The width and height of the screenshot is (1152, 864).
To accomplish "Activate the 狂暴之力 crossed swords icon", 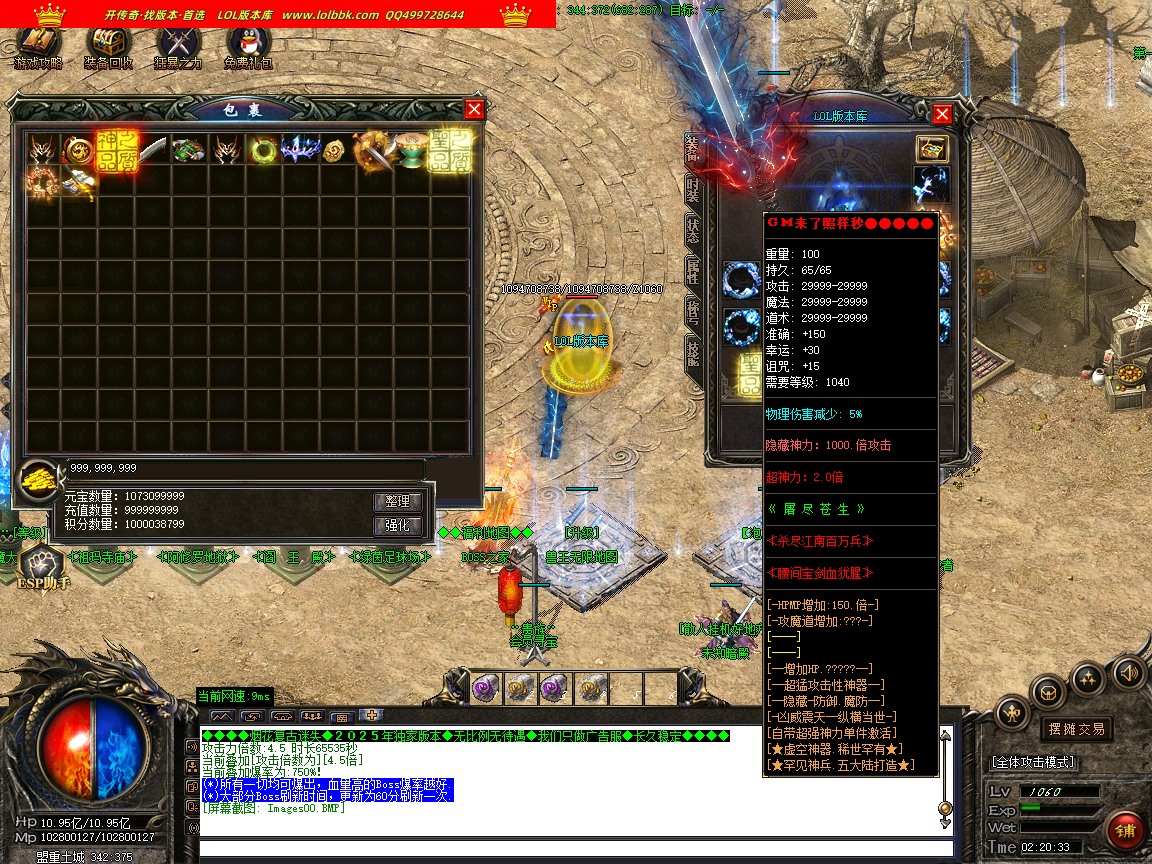I will point(178,46).
